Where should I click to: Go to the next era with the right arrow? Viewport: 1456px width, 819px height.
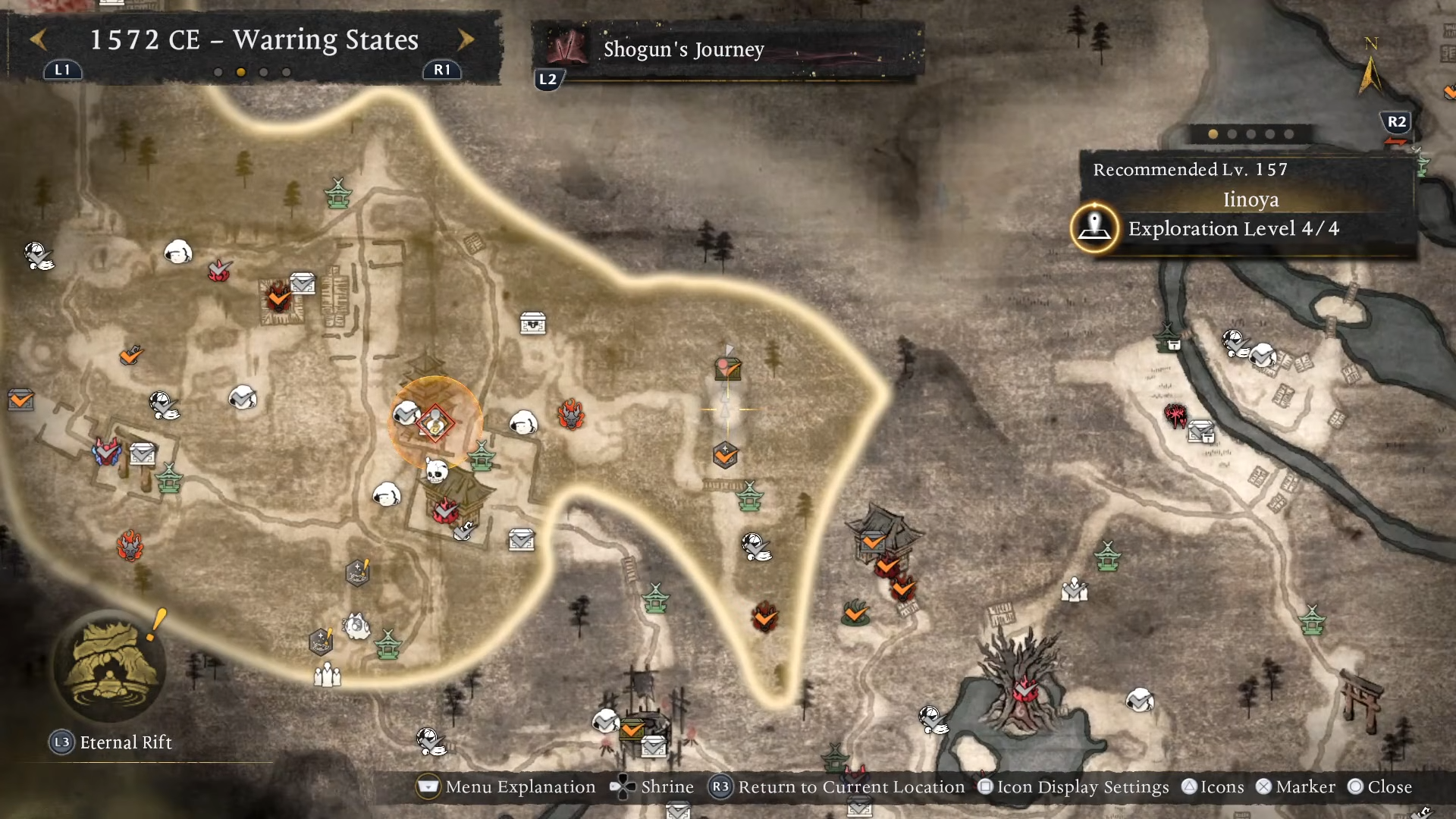coord(466,39)
